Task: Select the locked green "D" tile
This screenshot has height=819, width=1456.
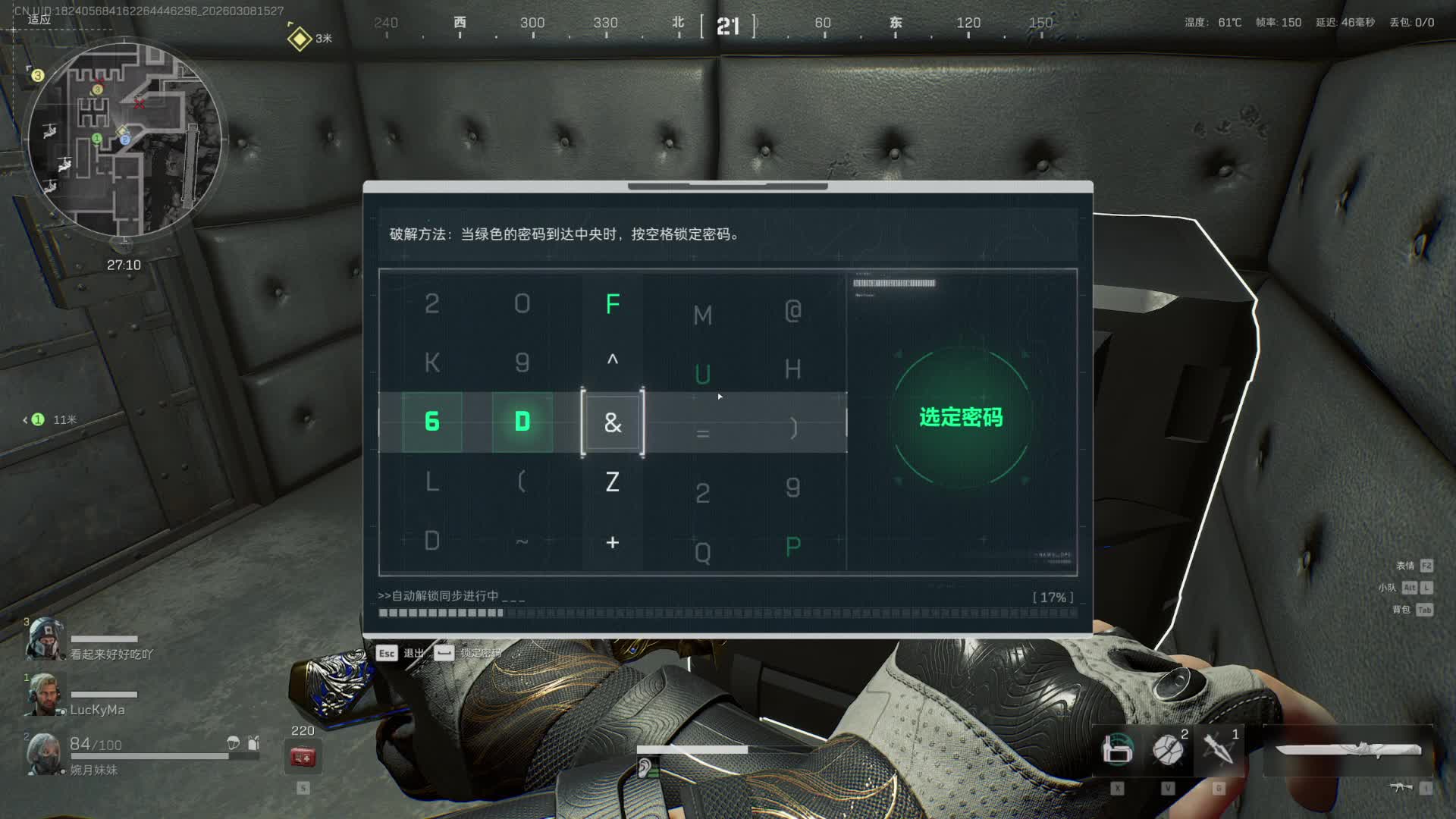Action: [522, 422]
